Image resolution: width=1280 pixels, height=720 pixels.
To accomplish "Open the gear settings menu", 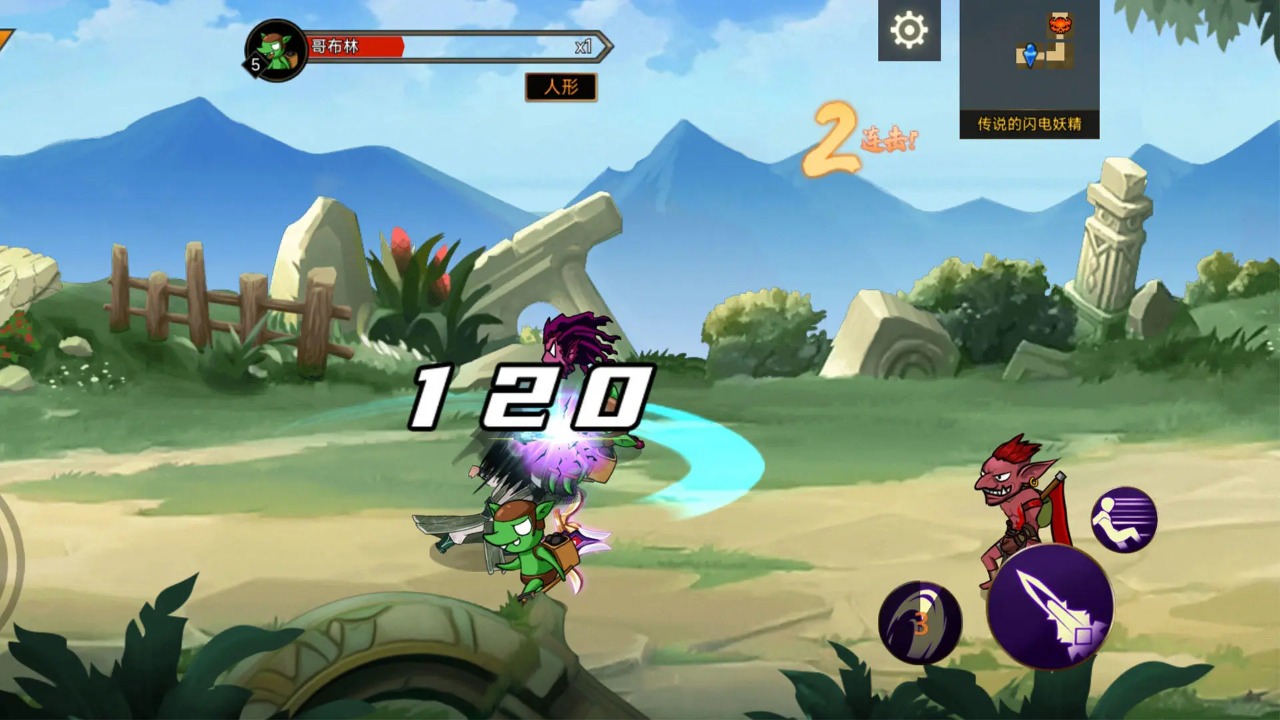I will point(909,31).
